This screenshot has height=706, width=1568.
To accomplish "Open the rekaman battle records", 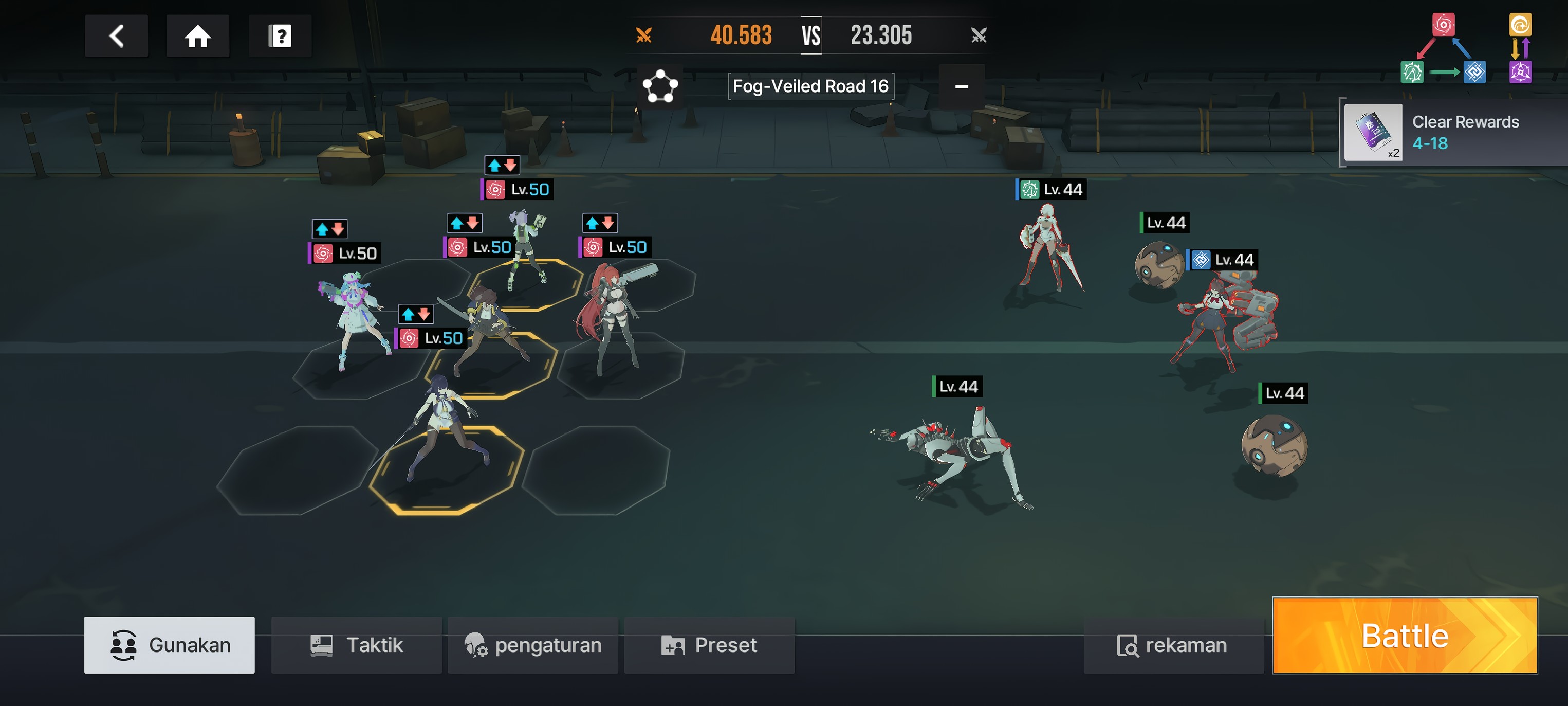I will [1173, 645].
